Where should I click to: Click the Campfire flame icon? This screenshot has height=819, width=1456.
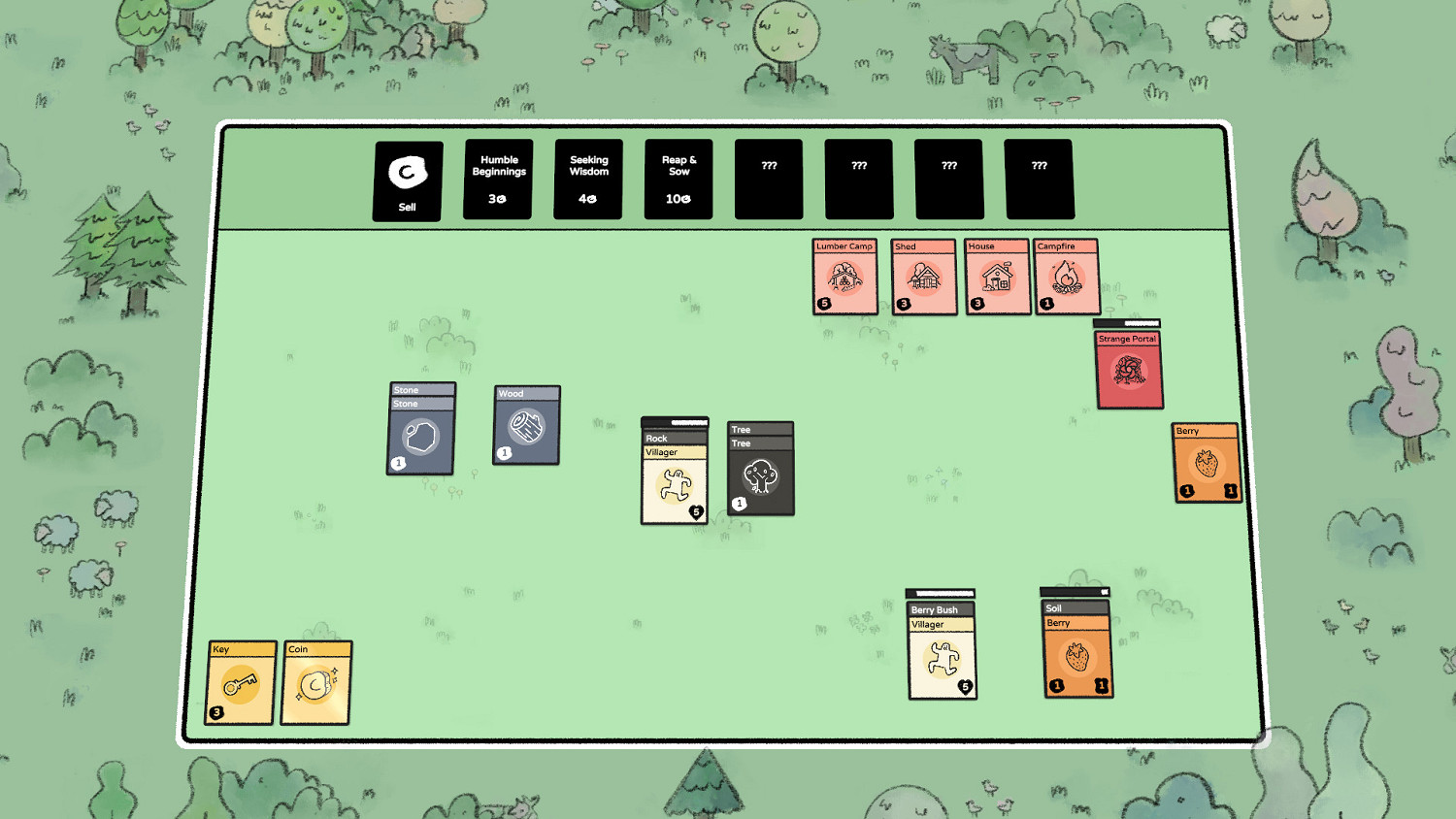coord(1066,279)
